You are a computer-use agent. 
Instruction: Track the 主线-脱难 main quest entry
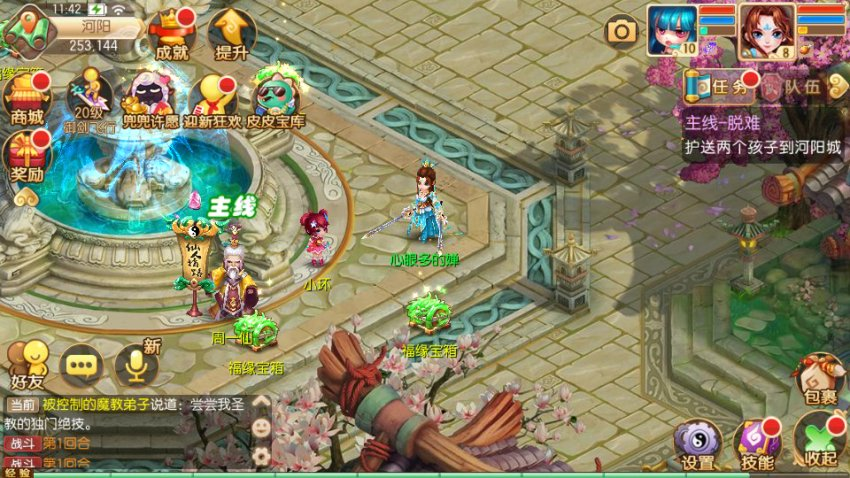point(762,135)
